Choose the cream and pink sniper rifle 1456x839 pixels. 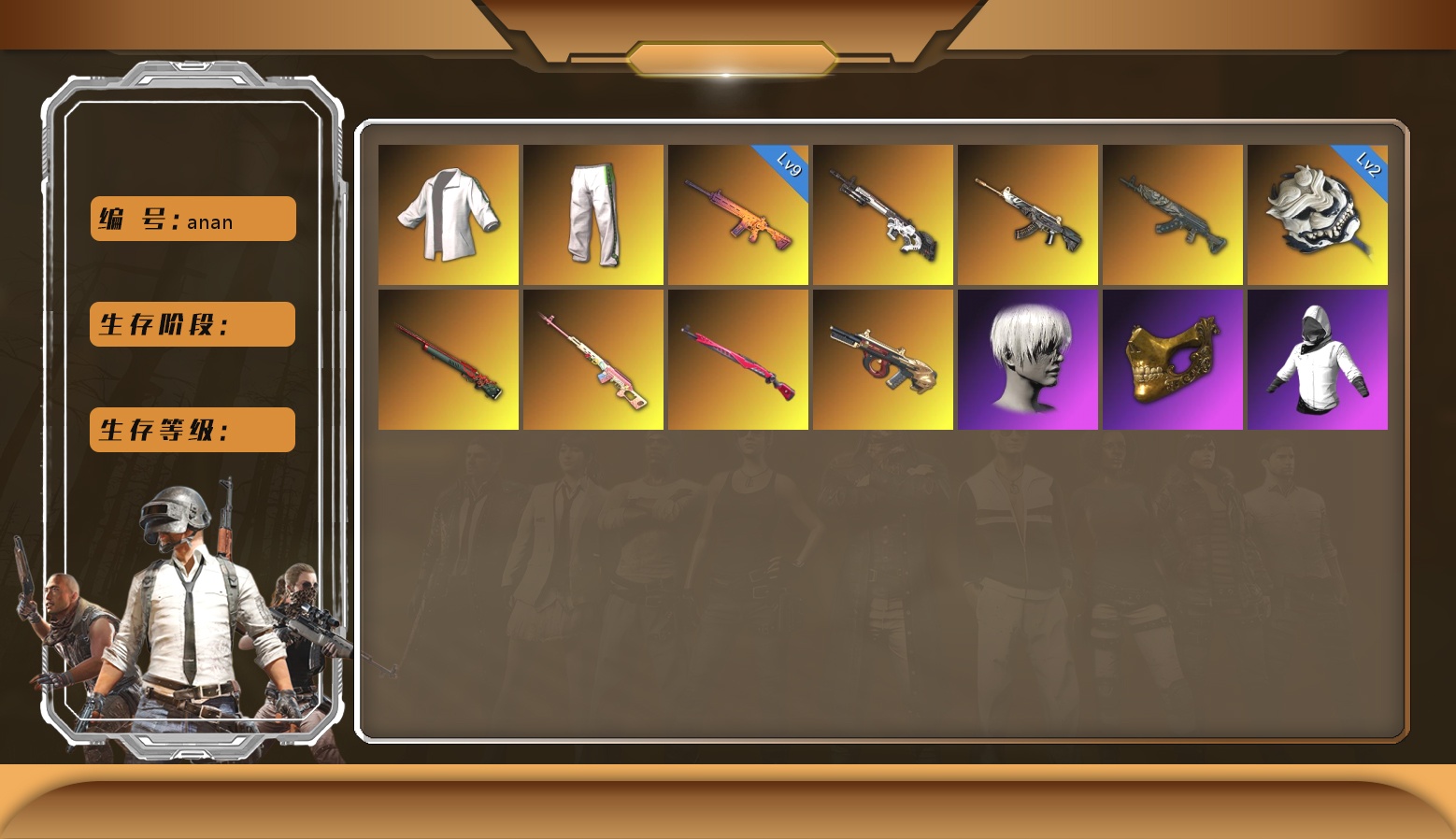(593, 360)
